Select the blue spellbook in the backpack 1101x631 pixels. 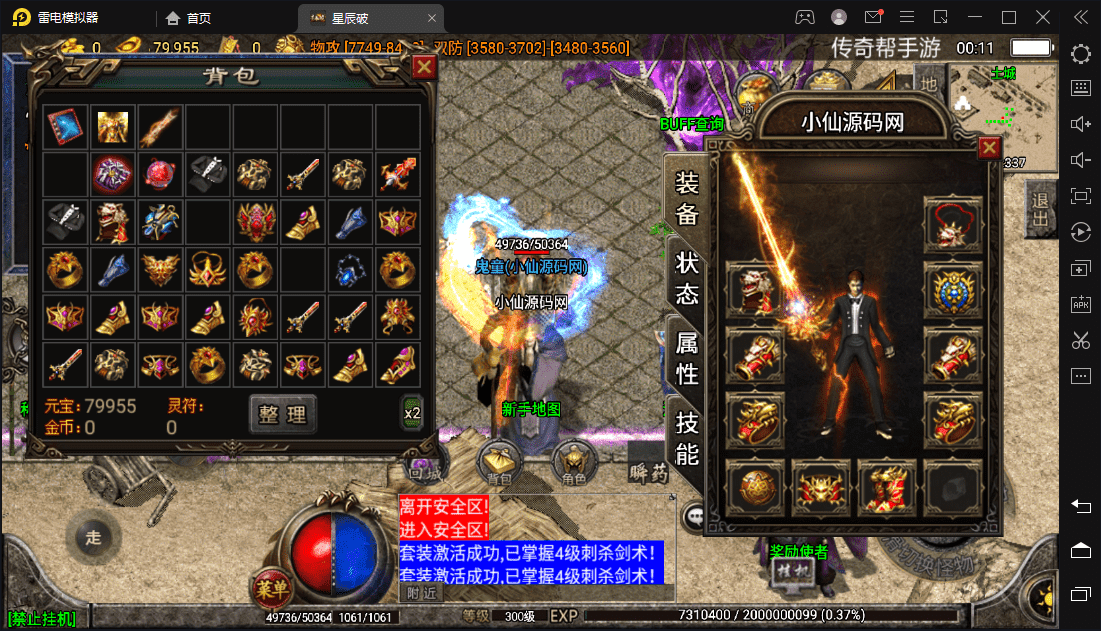[x=64, y=126]
